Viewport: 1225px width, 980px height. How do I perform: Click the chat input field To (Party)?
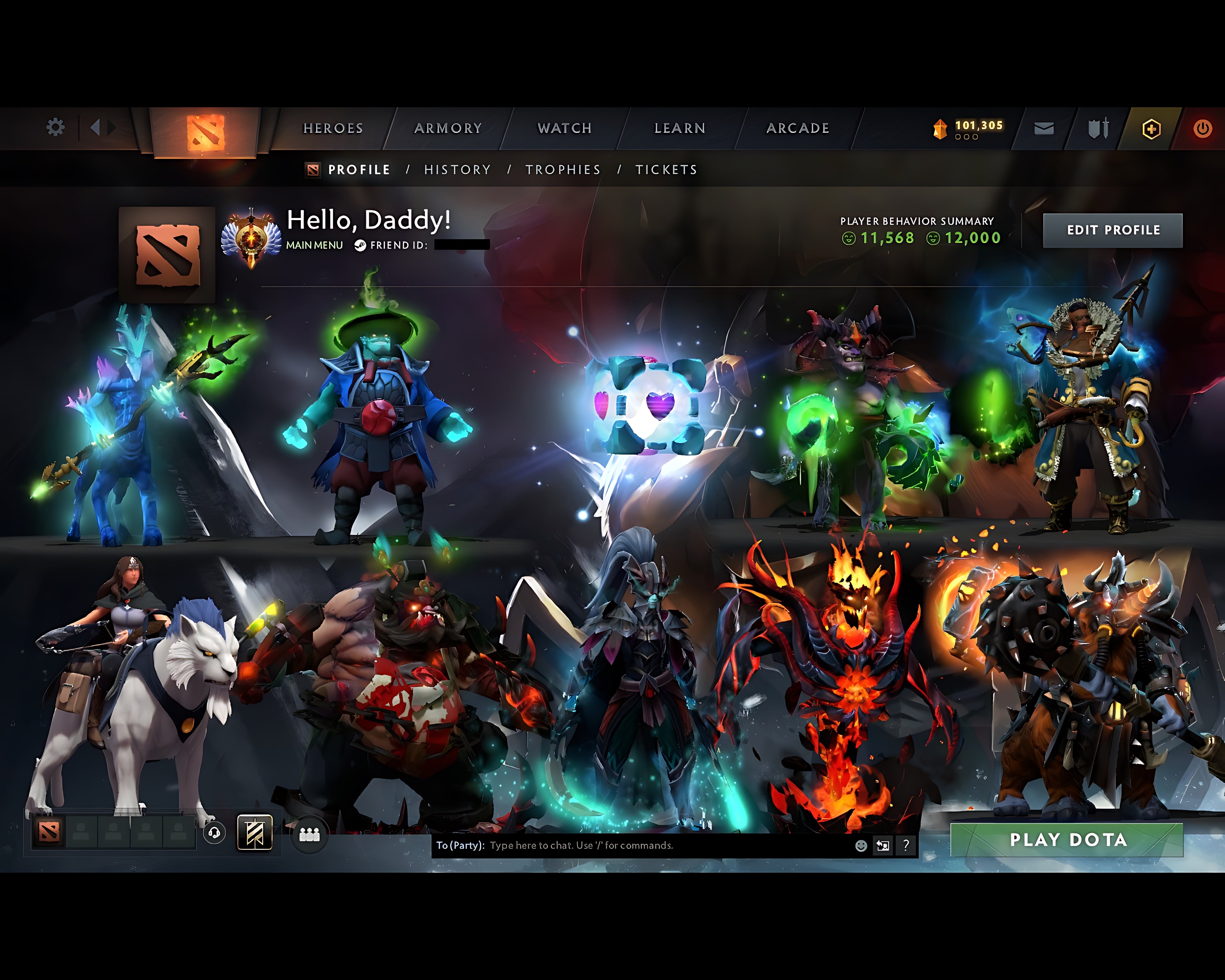(568, 846)
